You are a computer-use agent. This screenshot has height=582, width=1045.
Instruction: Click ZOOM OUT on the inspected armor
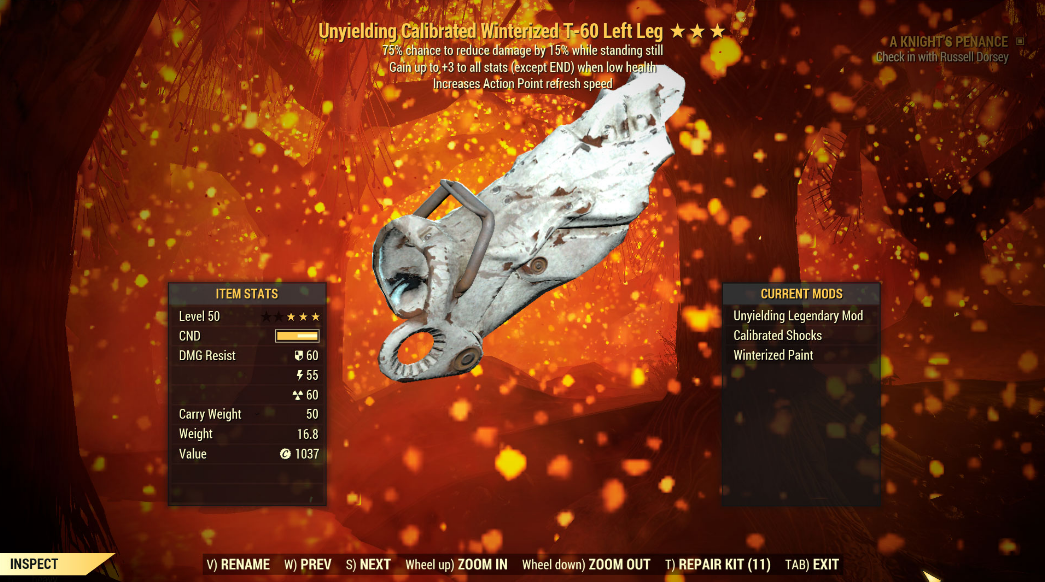586,564
